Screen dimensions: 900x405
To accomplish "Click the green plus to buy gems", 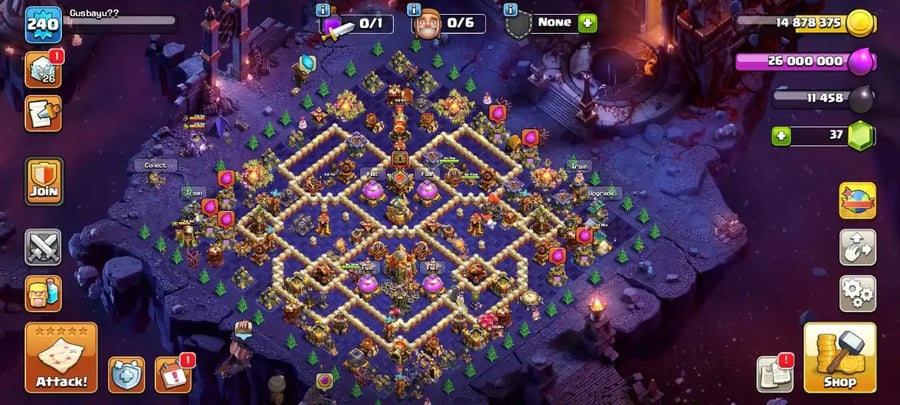I will [x=781, y=135].
